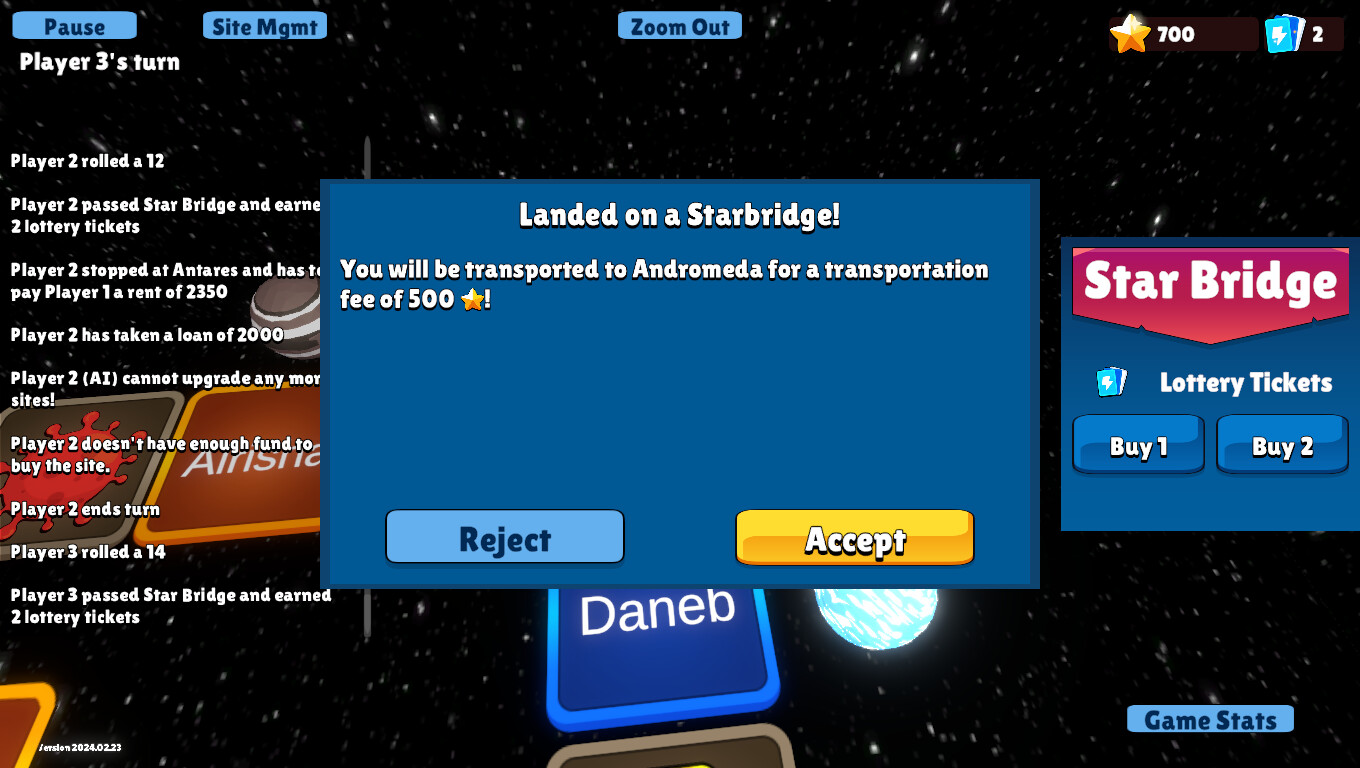Accept the transportation to Andromeda
1360x768 pixels.
(x=854, y=537)
